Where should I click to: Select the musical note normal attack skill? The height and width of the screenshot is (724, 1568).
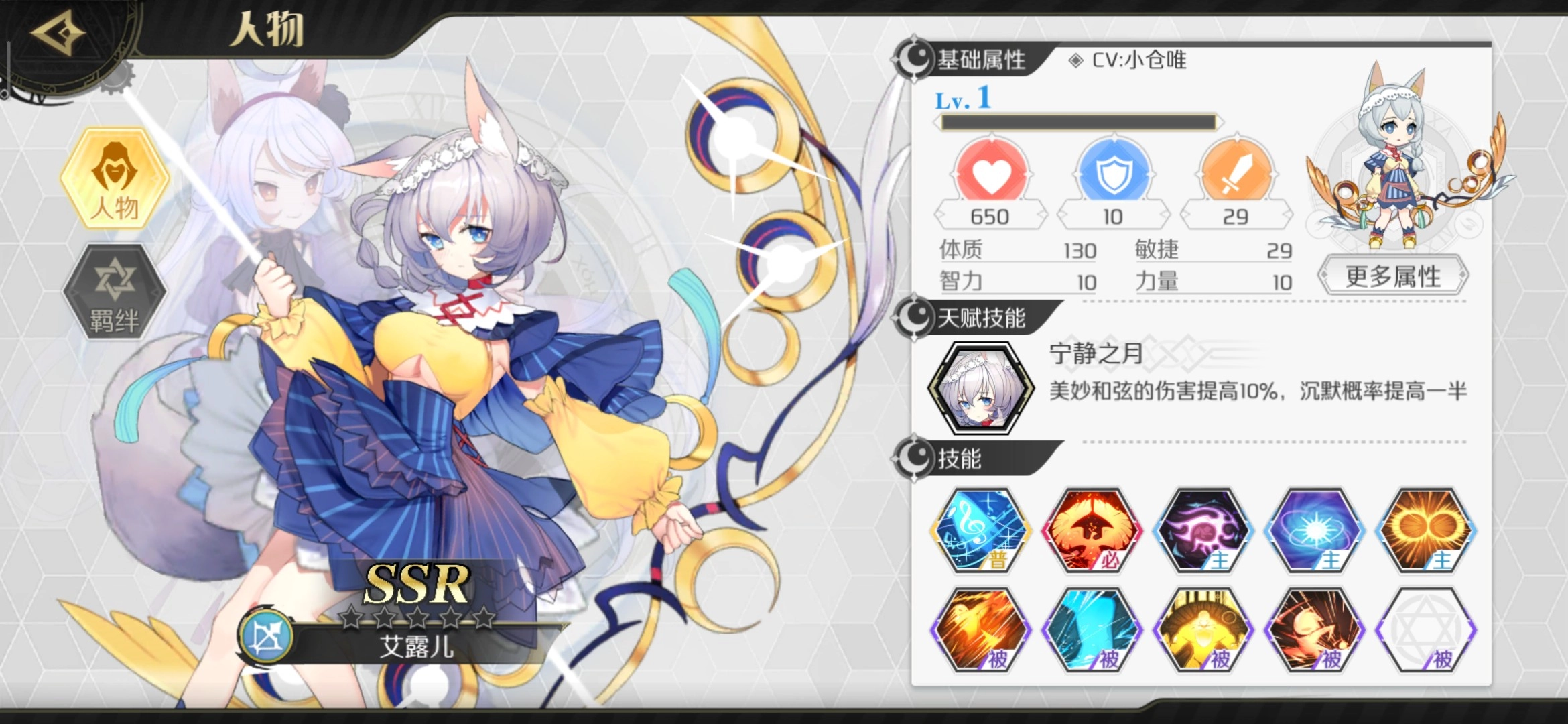click(982, 530)
